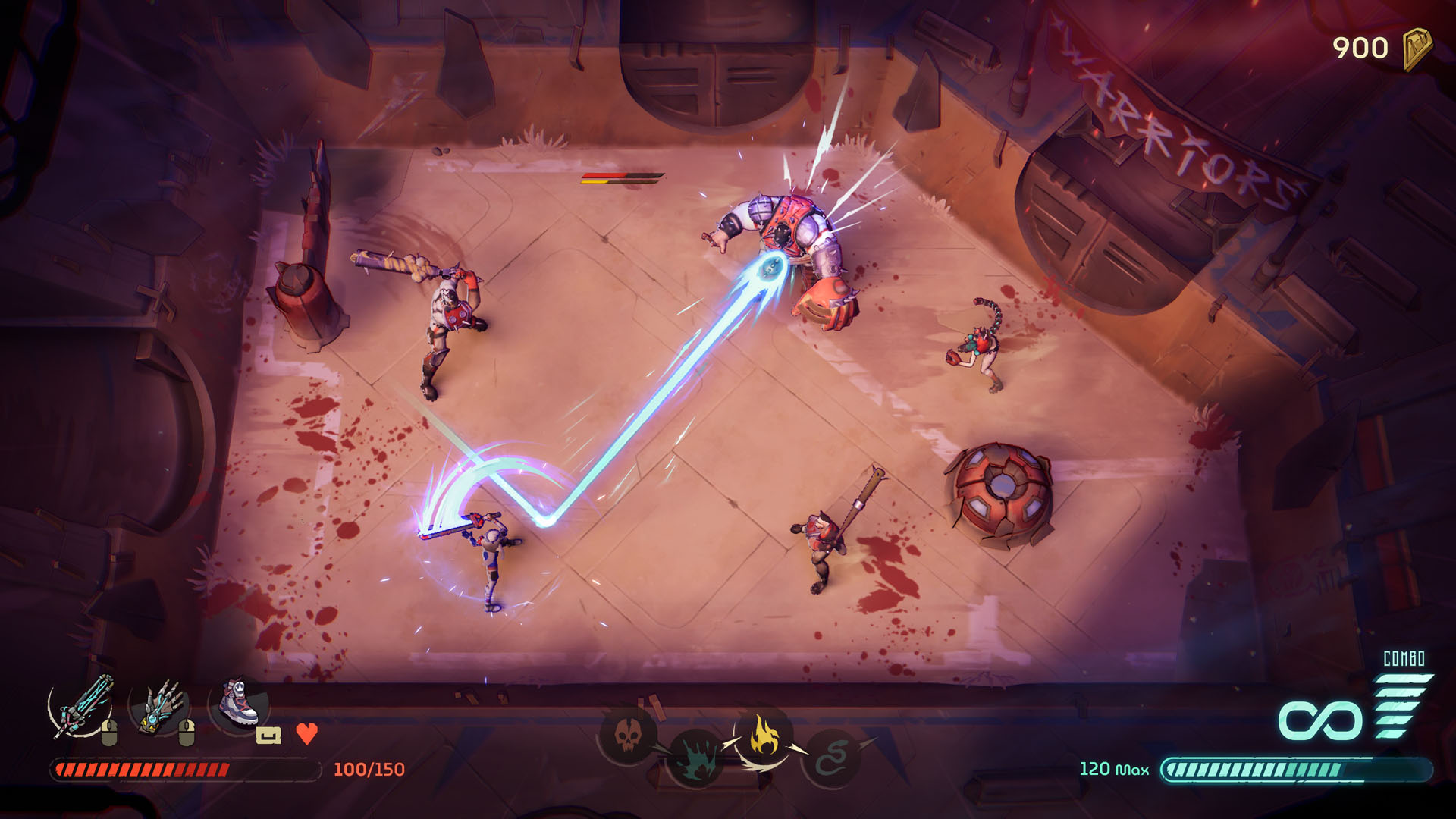
Task: Click the red heart icon near health bar
Action: tap(305, 734)
